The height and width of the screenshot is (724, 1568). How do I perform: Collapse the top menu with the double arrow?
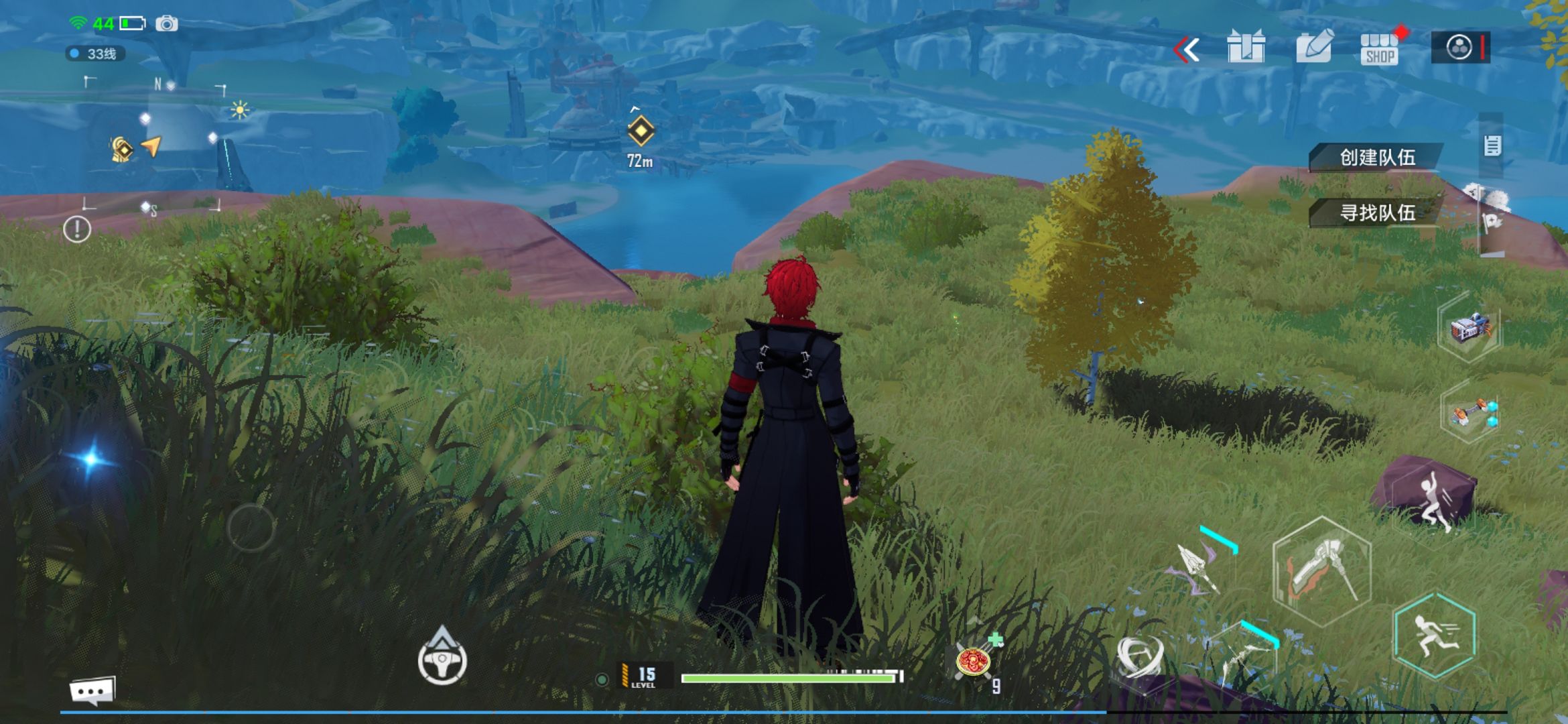[x=1187, y=50]
